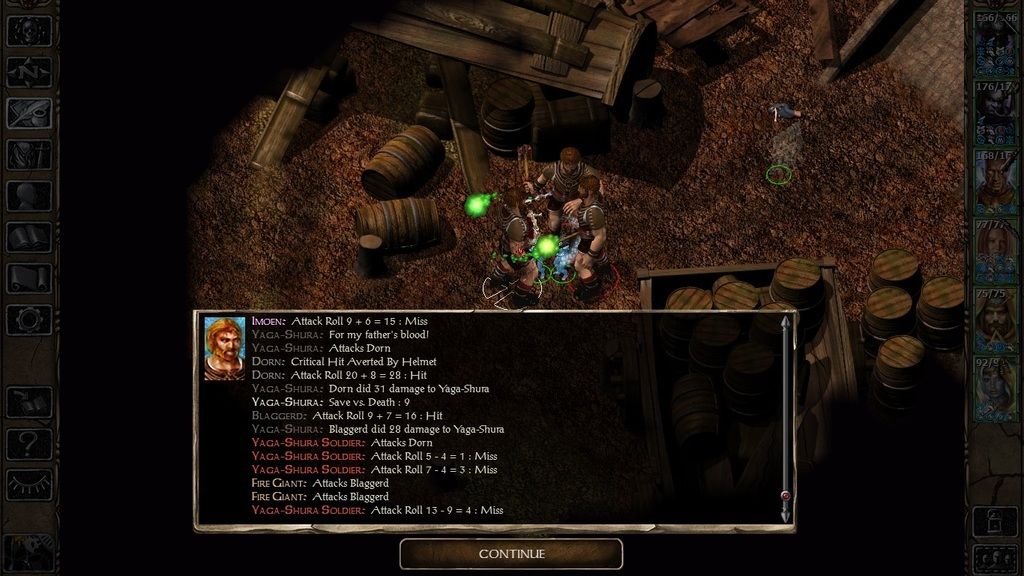This screenshot has height=576, width=1024.
Task: Click the combat log scroll-down arrow
Action: pos(785,513)
